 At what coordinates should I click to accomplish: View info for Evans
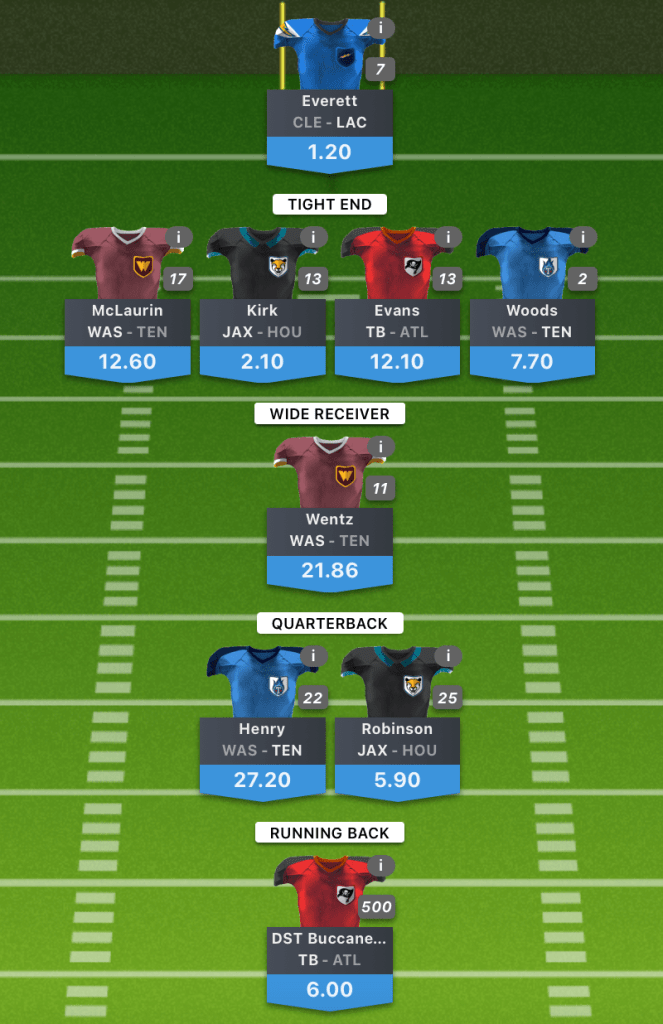[x=448, y=238]
